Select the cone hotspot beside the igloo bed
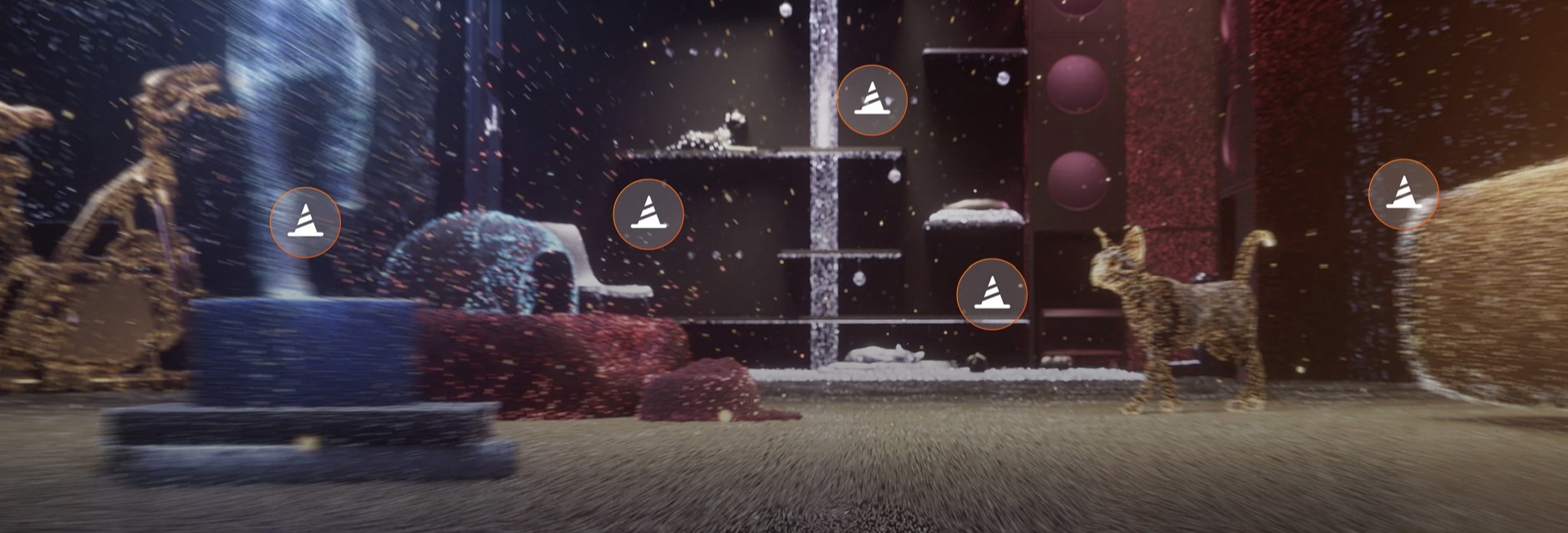1568x533 pixels. coord(648,215)
